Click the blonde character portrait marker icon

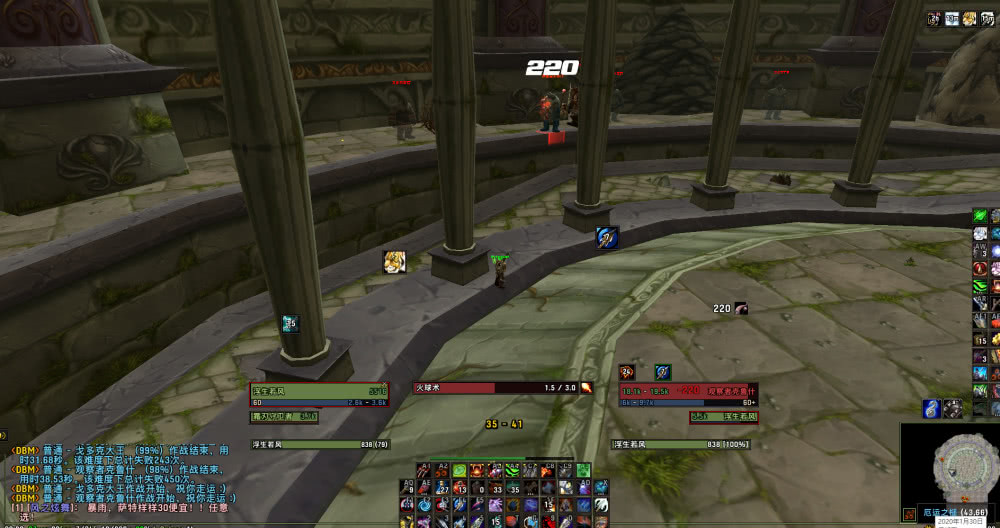point(394,261)
